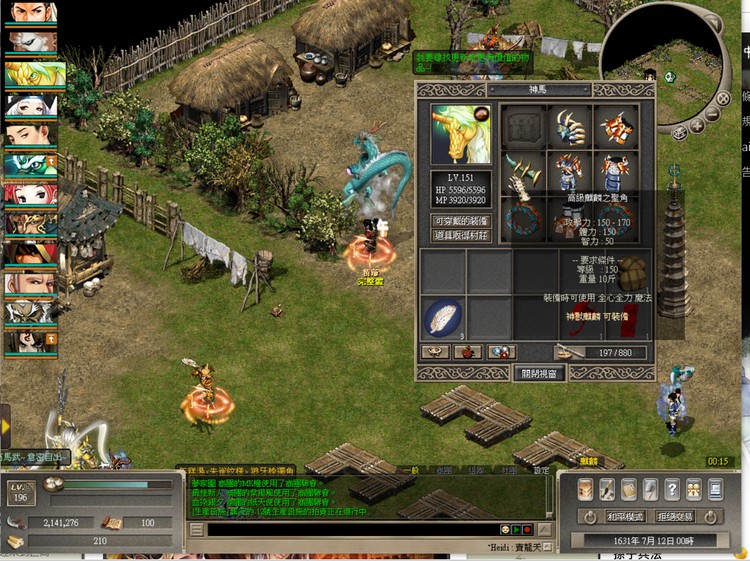Click the 可穿戴的裝備 button

pos(461,220)
